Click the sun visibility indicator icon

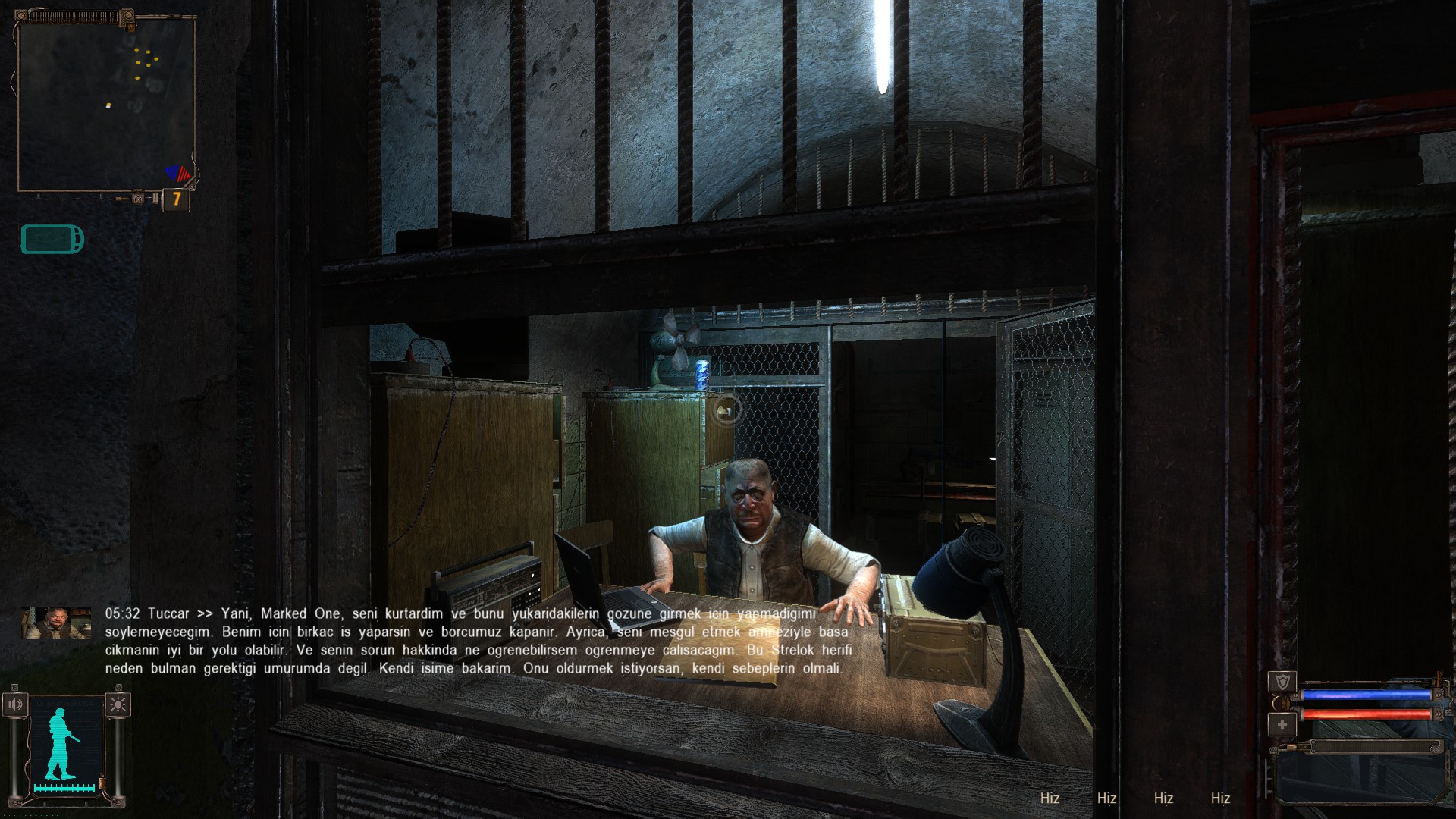pyautogui.click(x=118, y=704)
